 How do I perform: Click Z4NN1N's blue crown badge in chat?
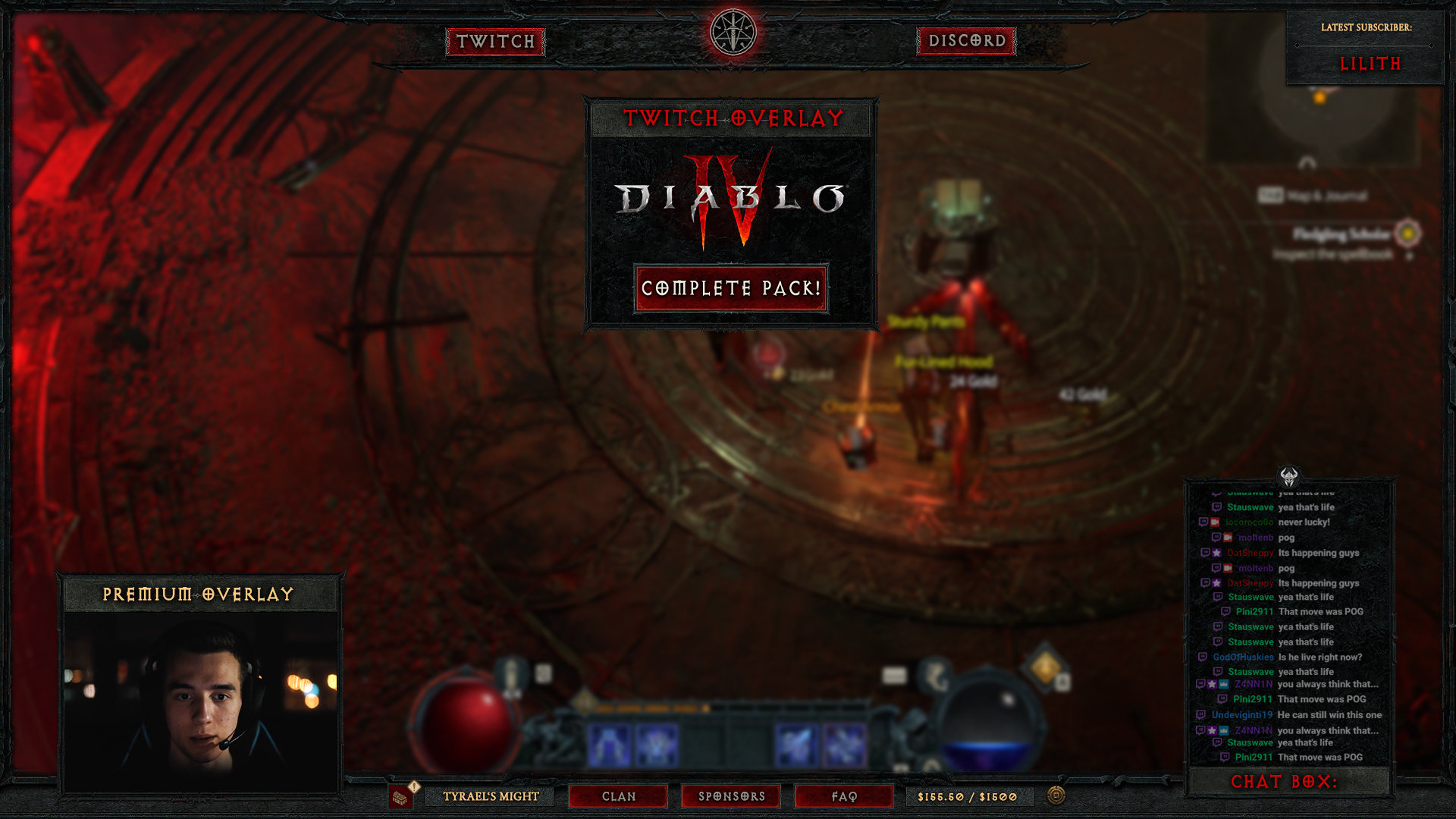tap(1222, 684)
